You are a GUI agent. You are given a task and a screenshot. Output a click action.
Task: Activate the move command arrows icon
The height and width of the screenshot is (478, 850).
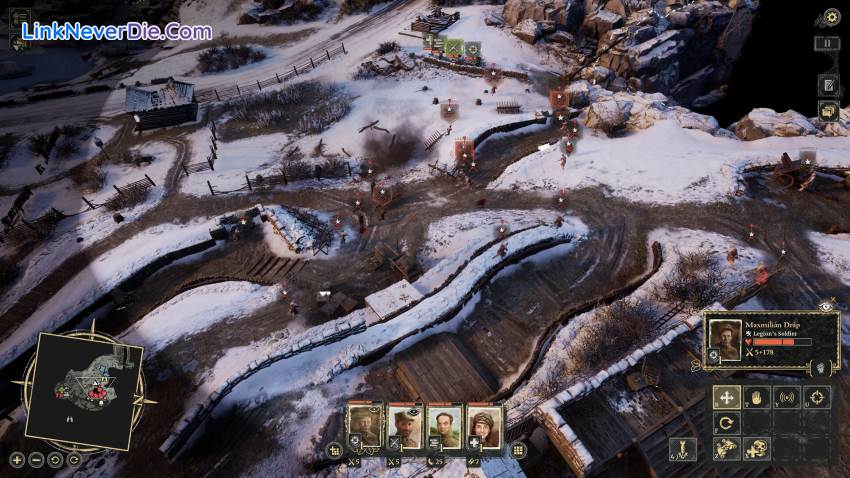pyautogui.click(x=727, y=397)
